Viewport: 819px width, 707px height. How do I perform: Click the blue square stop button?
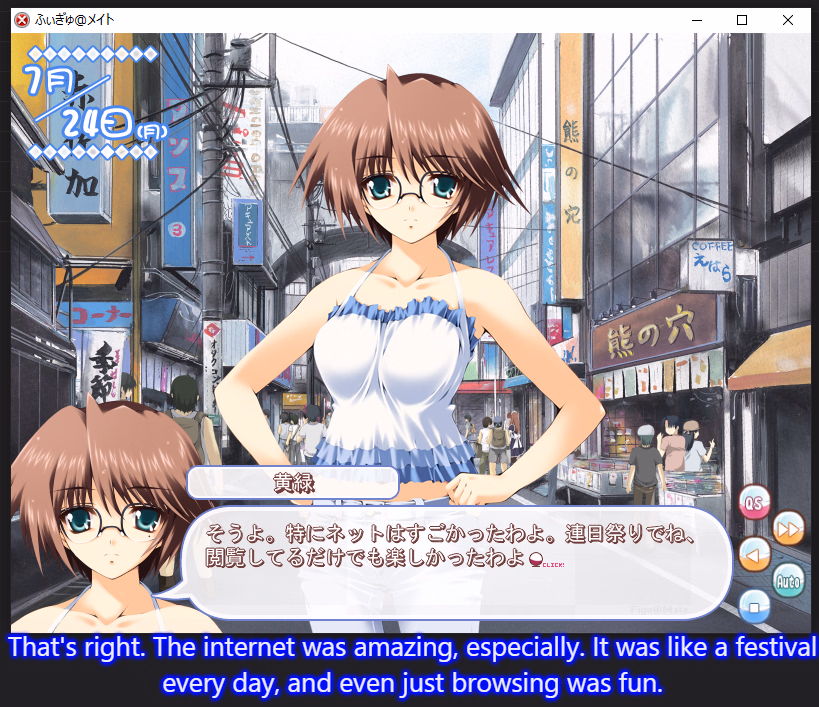coord(755,604)
